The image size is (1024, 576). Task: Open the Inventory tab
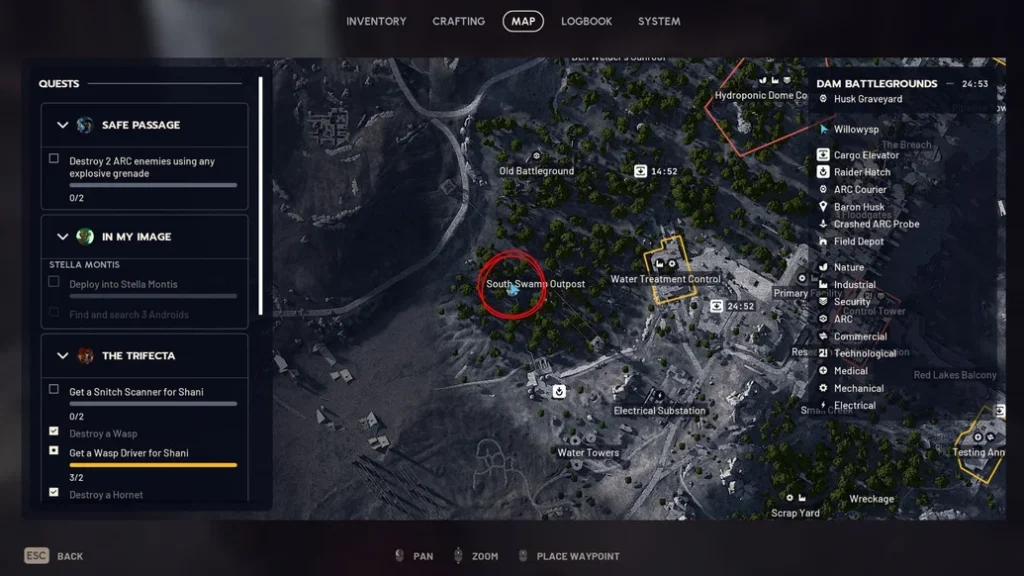(x=376, y=21)
